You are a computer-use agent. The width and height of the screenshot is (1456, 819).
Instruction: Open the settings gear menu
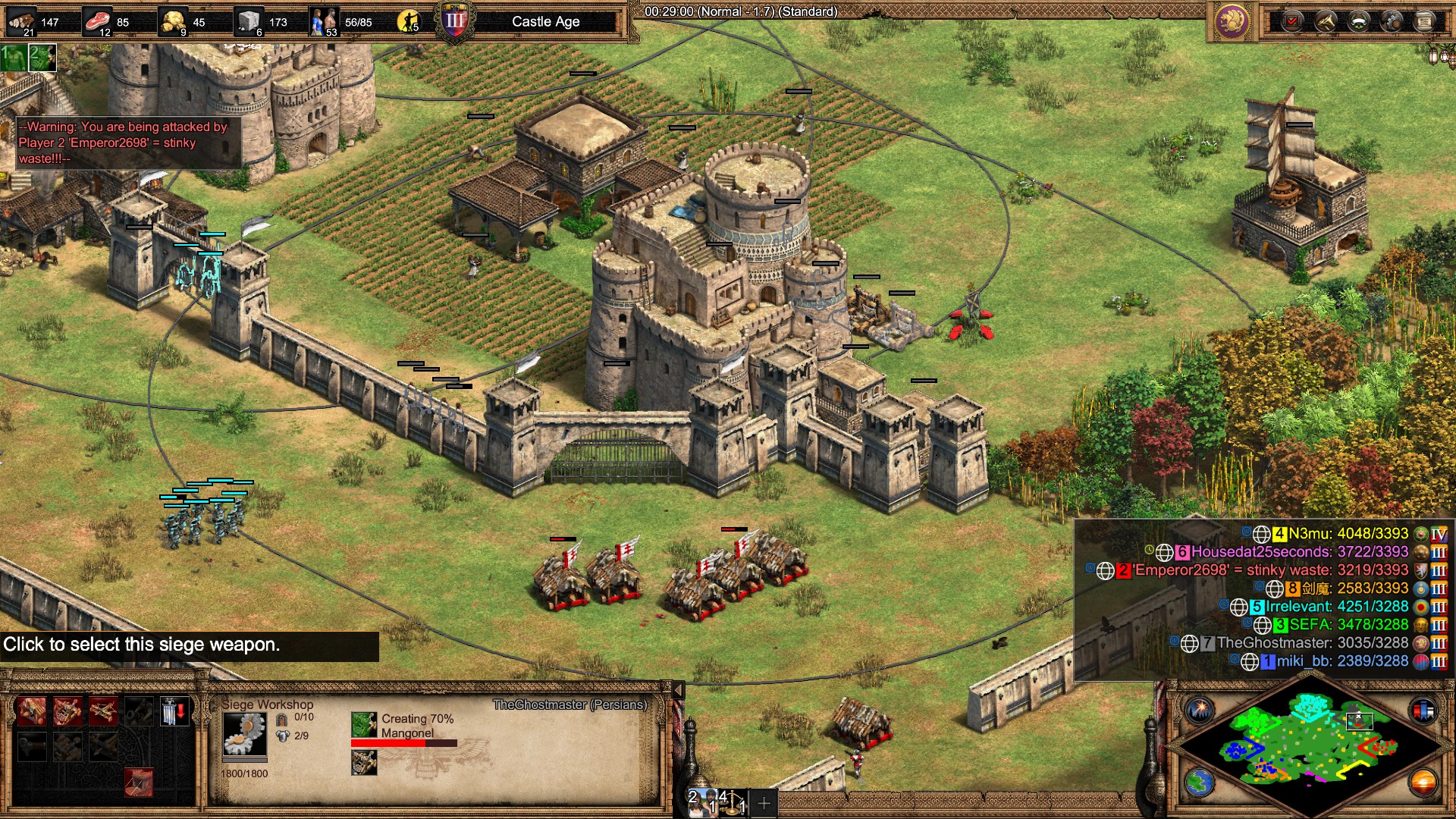[1392, 21]
